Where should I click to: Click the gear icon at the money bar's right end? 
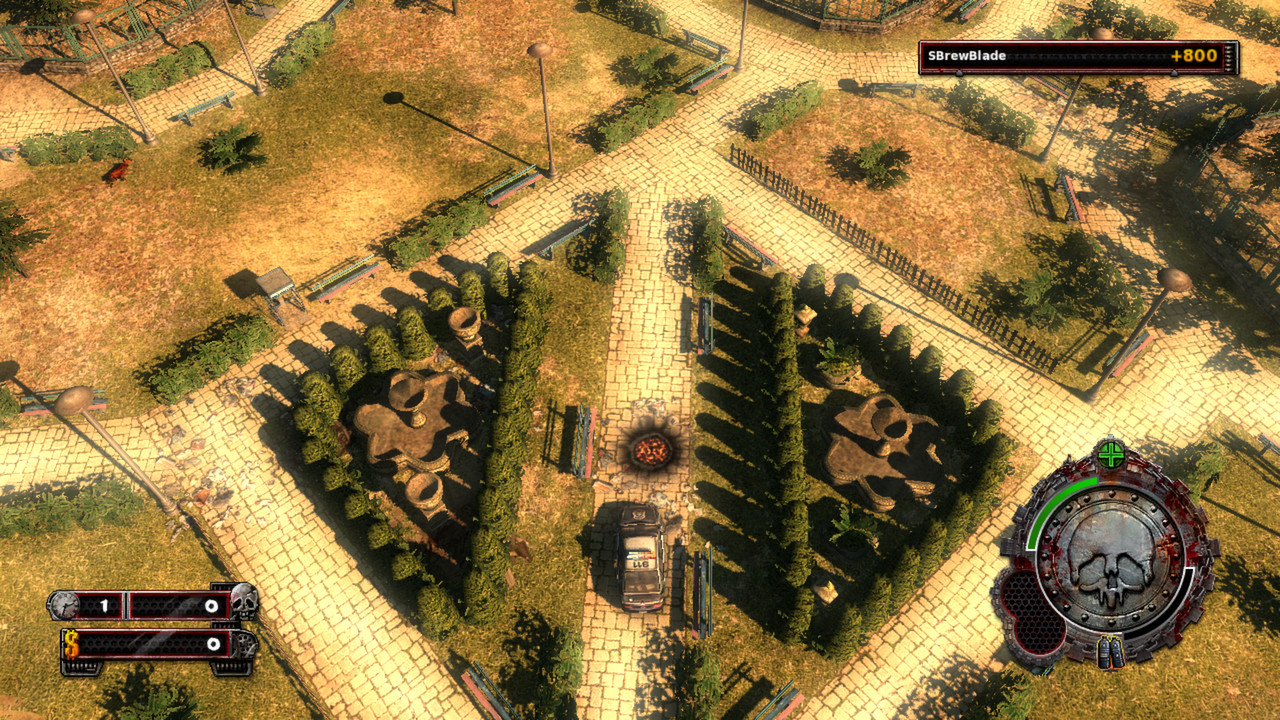click(x=244, y=644)
